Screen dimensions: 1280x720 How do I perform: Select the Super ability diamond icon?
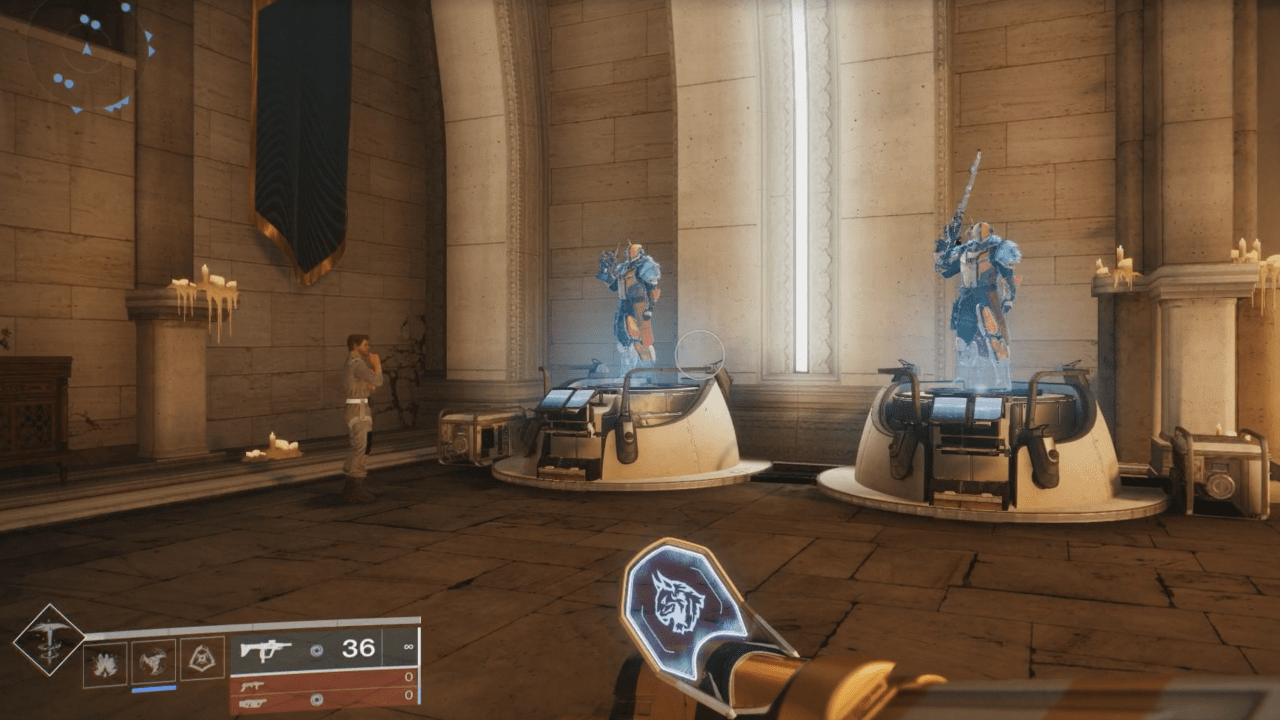(49, 641)
